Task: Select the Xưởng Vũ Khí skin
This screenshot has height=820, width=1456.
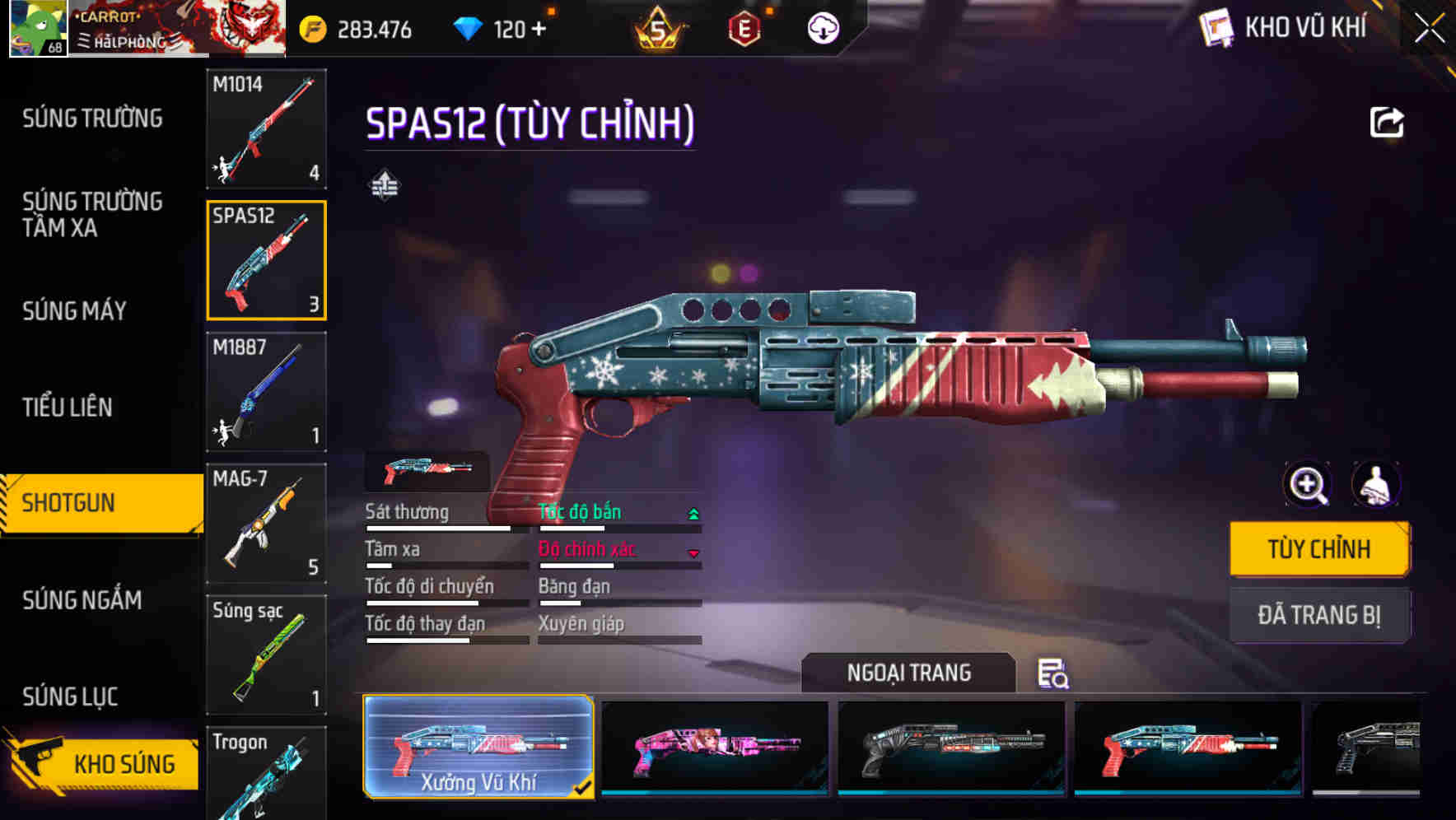Action: pyautogui.click(x=478, y=747)
